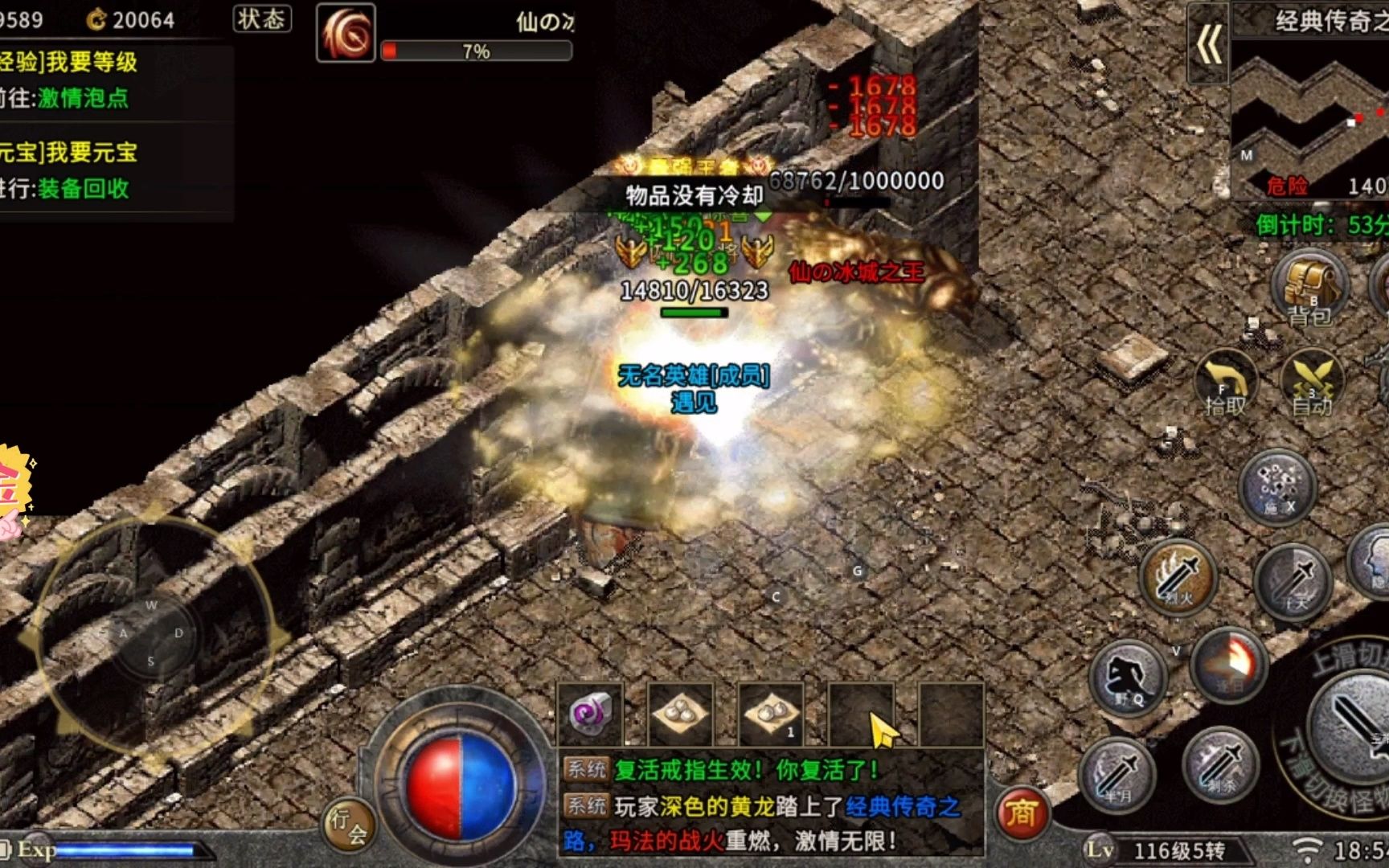Open the 背包 backpack
Screen dimensions: 1389x868
(x=1309, y=291)
